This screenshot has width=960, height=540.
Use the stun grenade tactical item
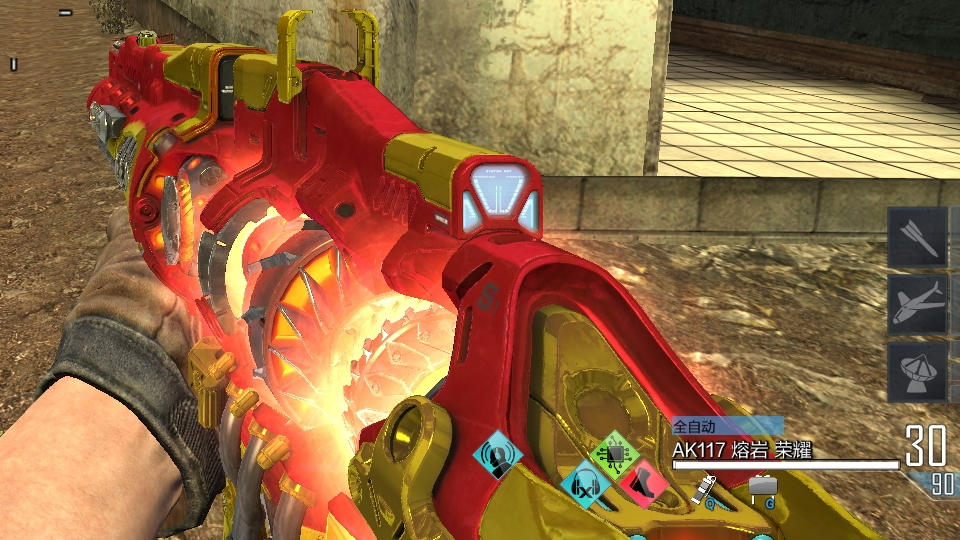coord(707,488)
